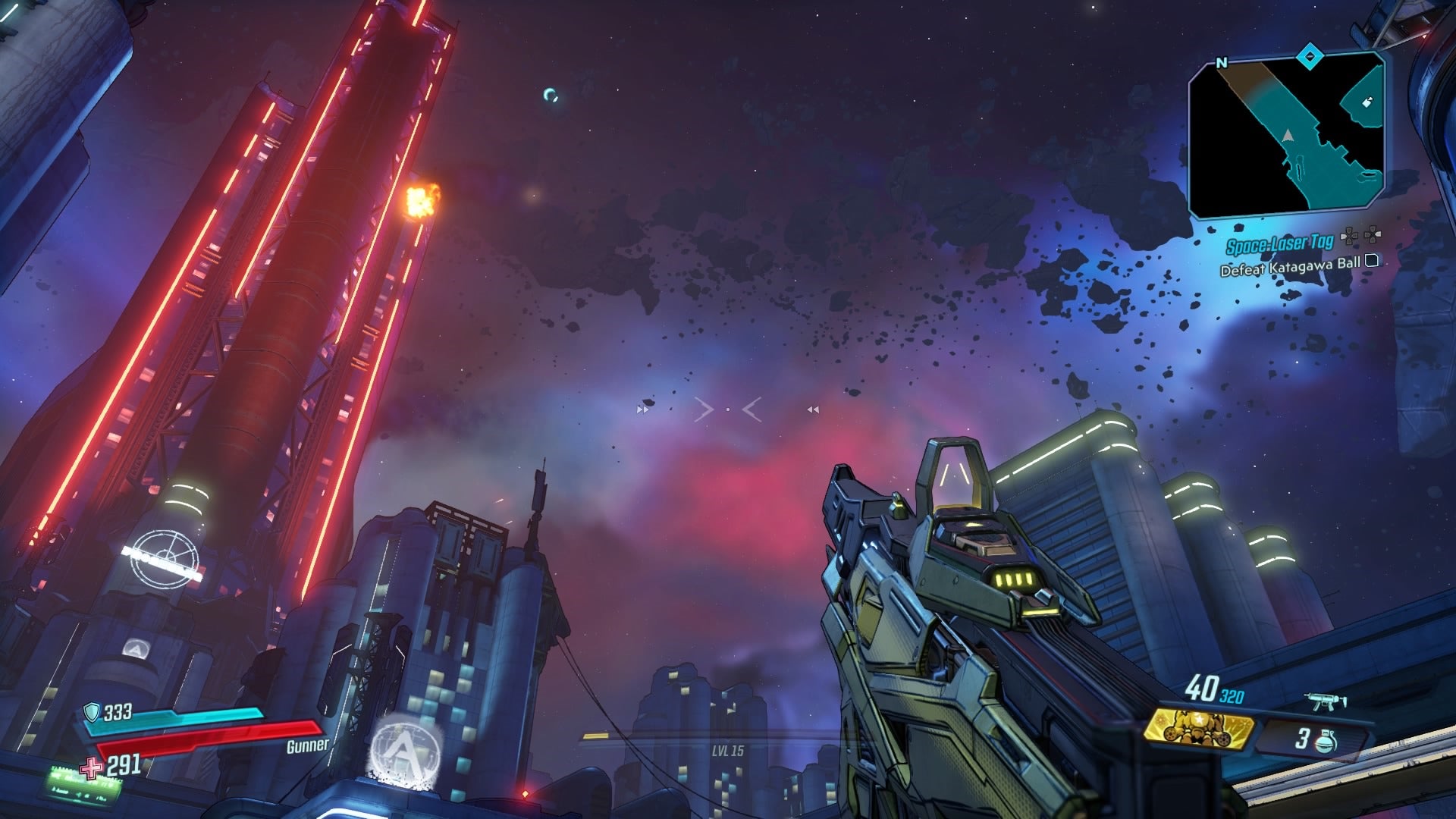The width and height of the screenshot is (1456, 819).
Task: Check the Defeat Katagawa Ball objective box
Action: (1370, 262)
